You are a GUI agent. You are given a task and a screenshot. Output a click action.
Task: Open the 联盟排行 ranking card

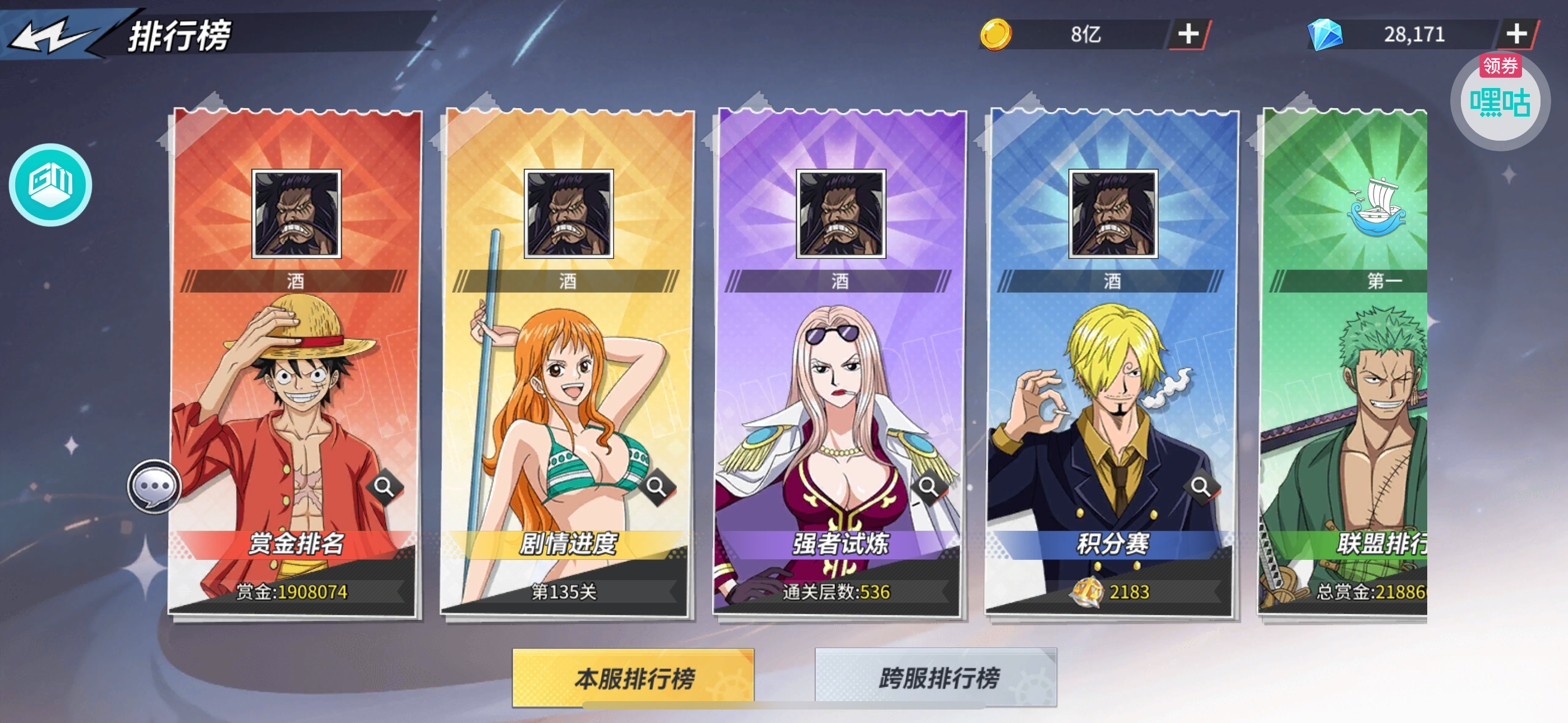click(1345, 396)
